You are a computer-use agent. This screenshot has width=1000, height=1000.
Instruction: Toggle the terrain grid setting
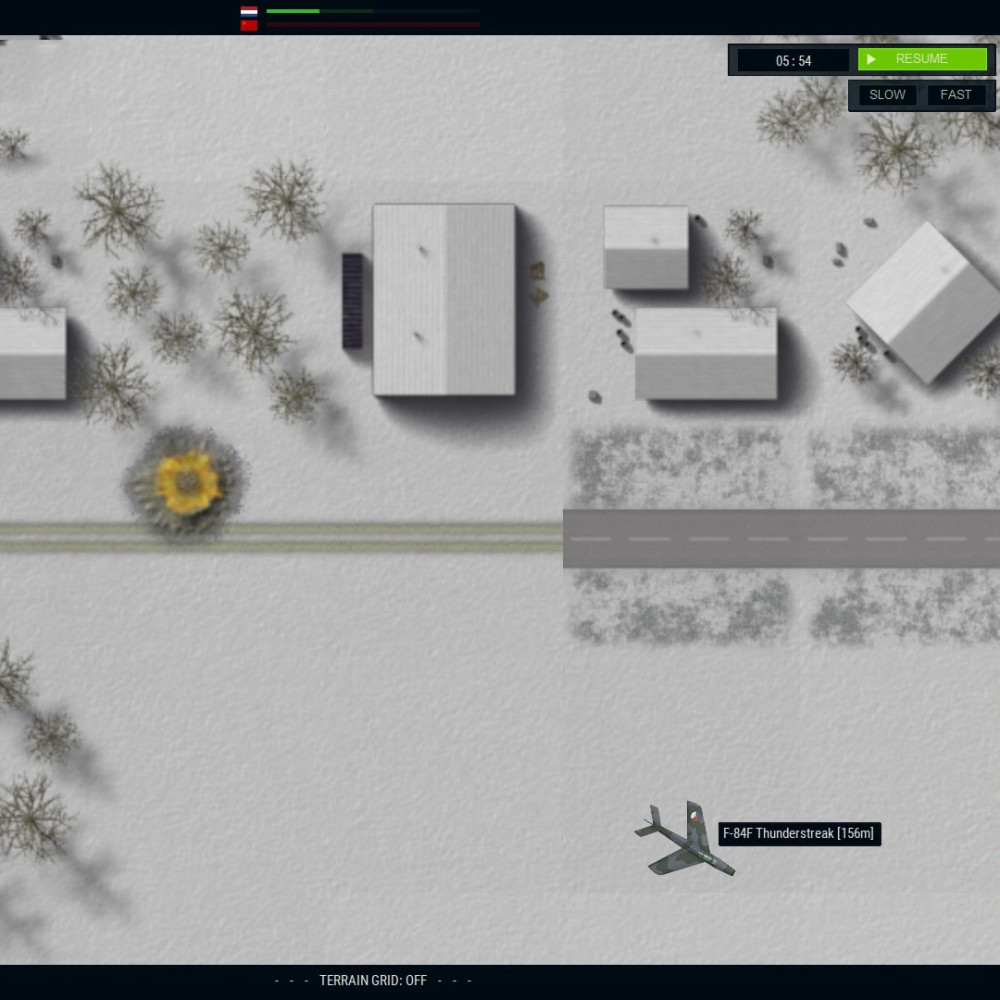click(373, 981)
